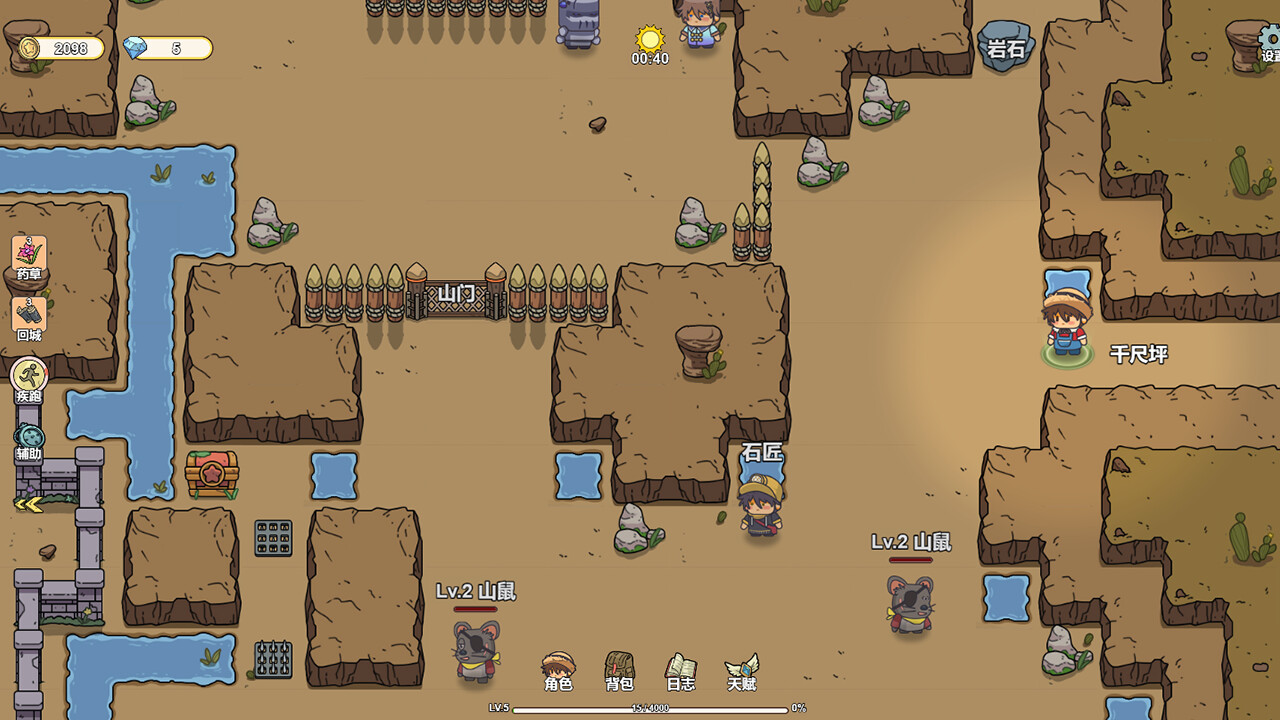1280x720 pixels.
Task: Use the 回城 return-to-town item
Action: click(x=29, y=318)
